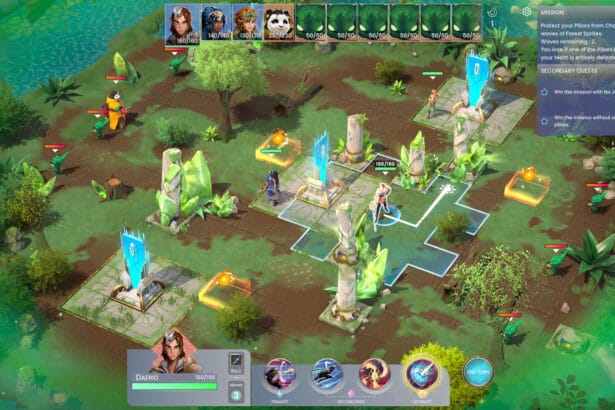End the current turn
Screen dimensions: 615x410
478,372
